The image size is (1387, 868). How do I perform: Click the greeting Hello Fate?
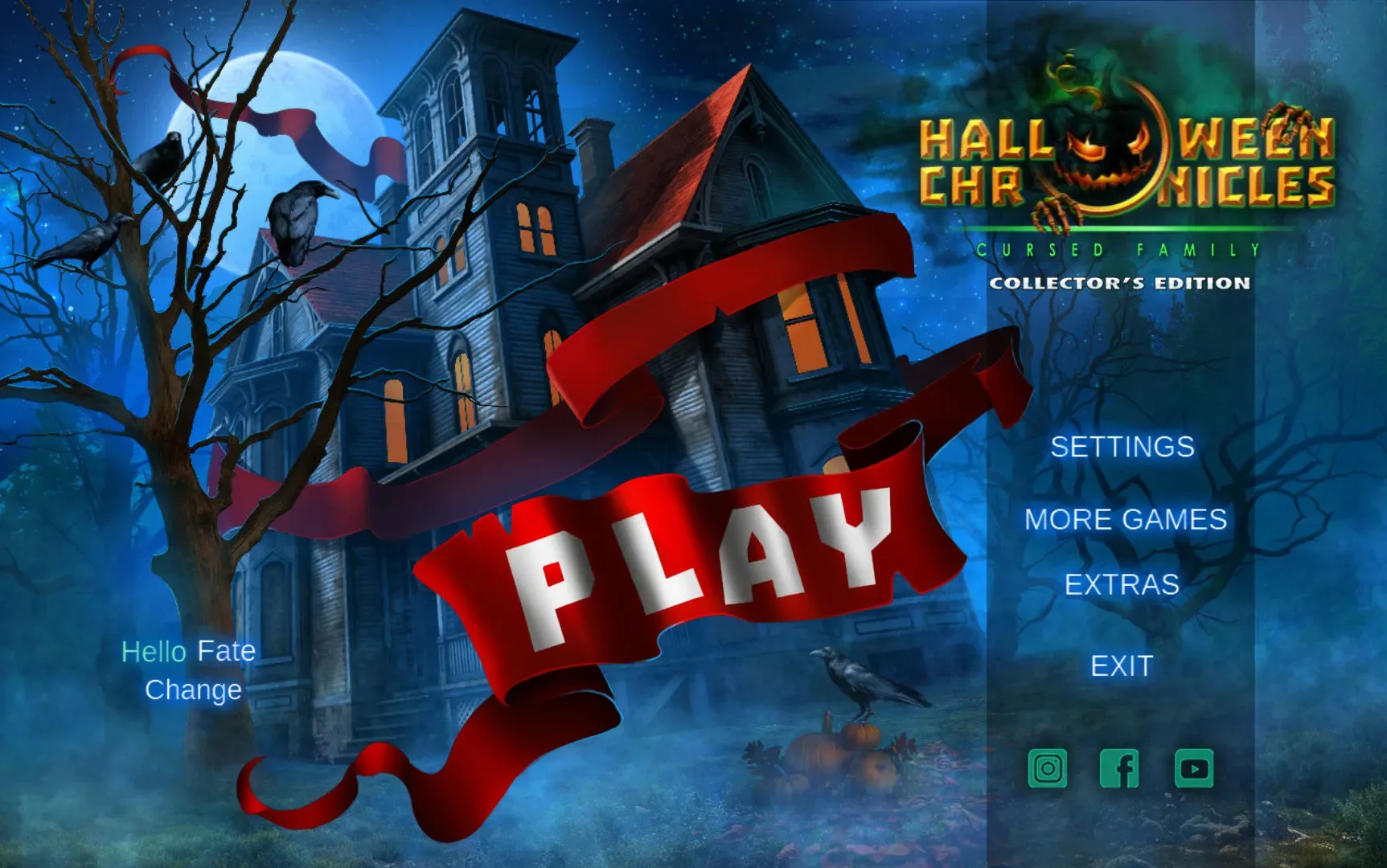click(187, 651)
